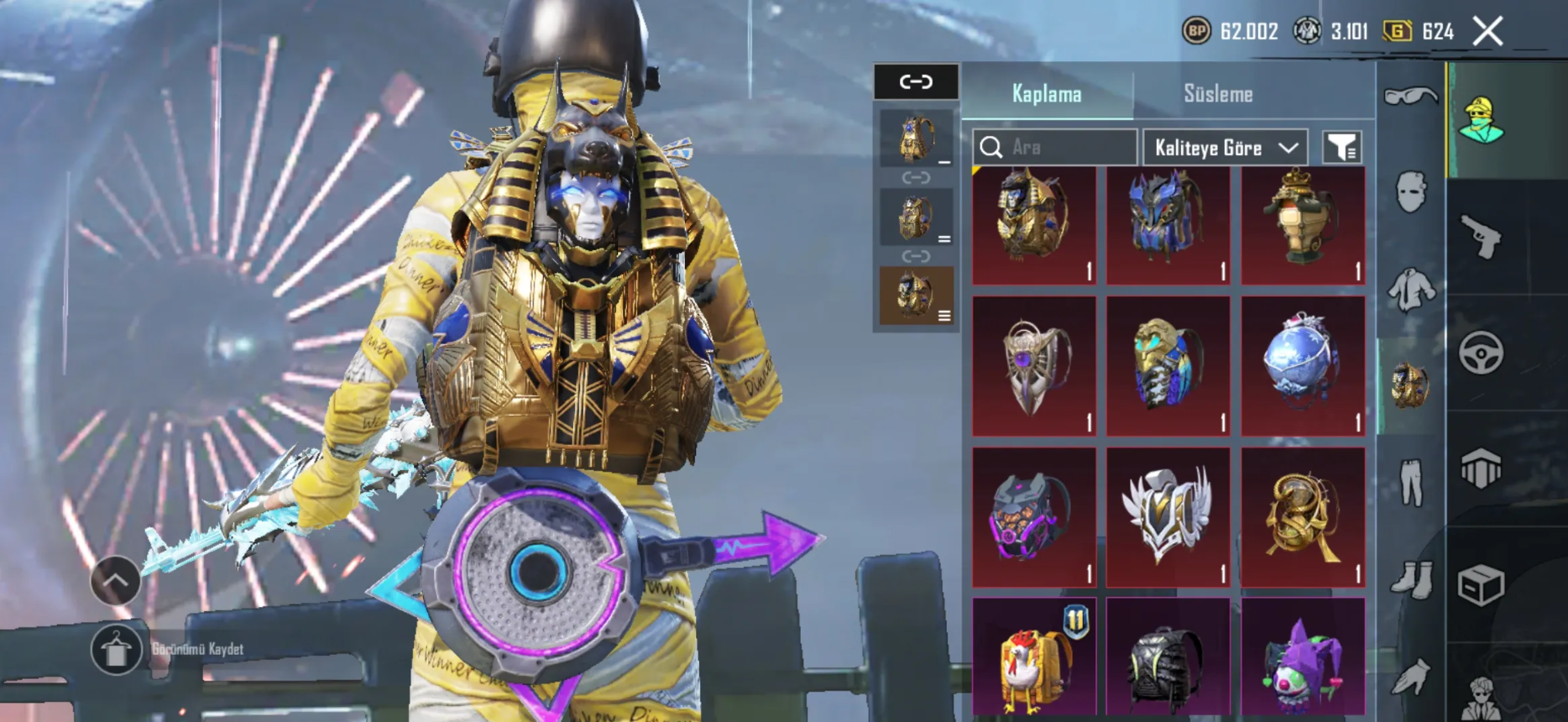Open the face mask category
The image size is (1568, 722).
tap(1411, 192)
